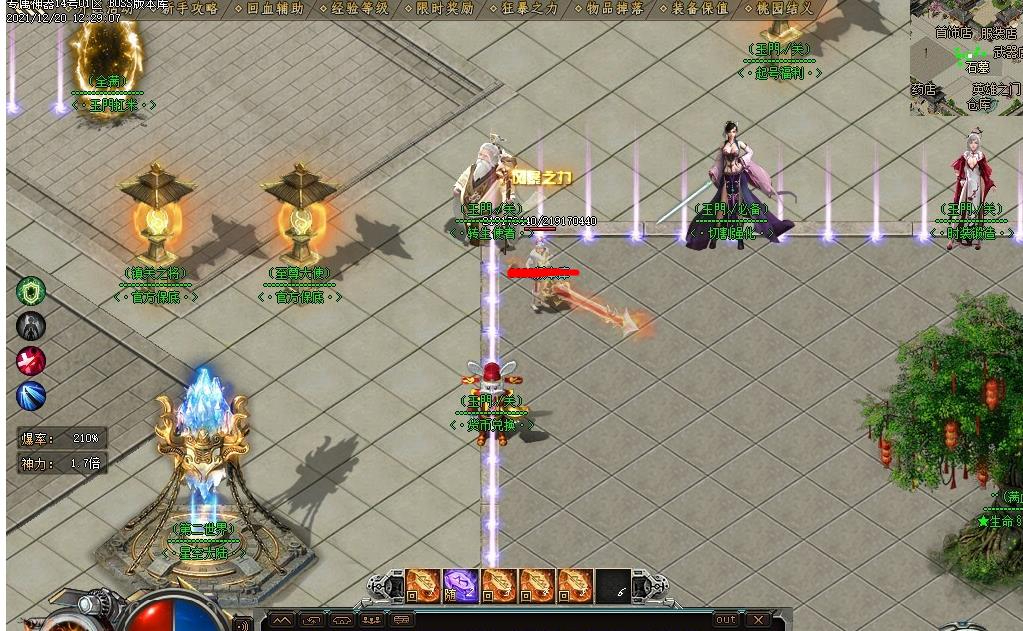Click the minimap in the corner
Screen dimensions: 1023x631
click(x=965, y=57)
